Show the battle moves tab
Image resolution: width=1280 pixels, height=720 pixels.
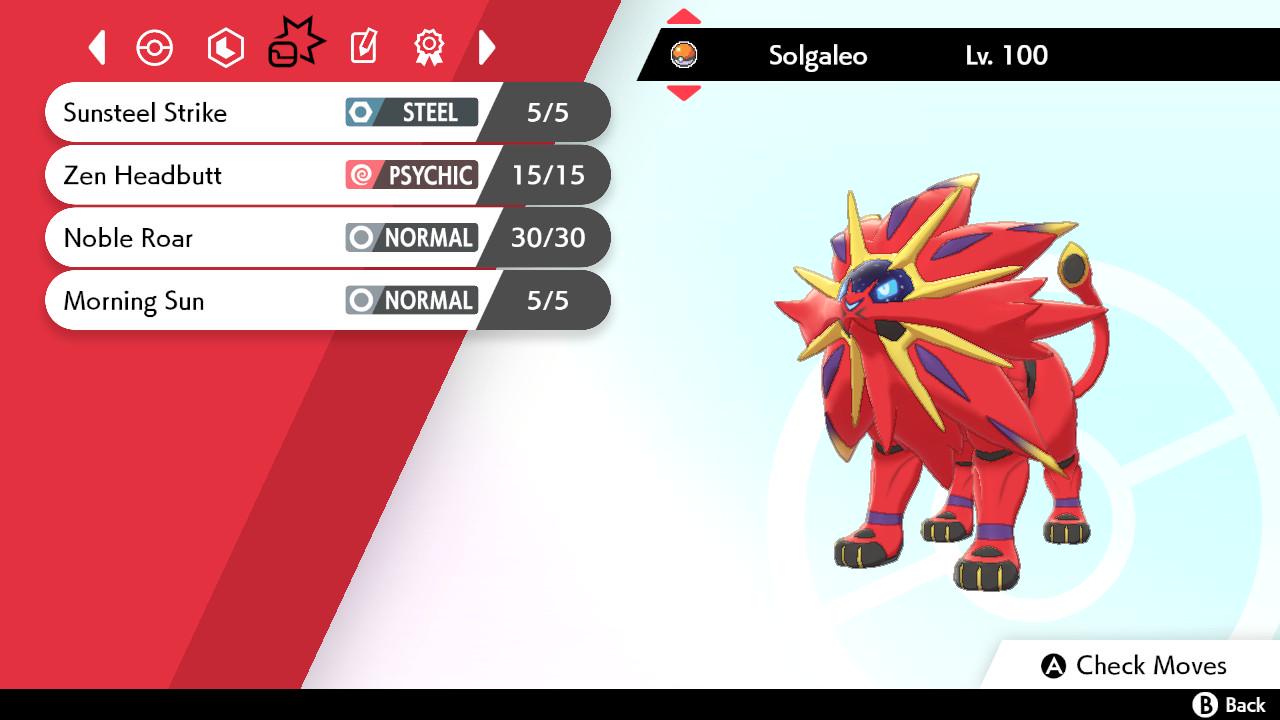click(295, 46)
